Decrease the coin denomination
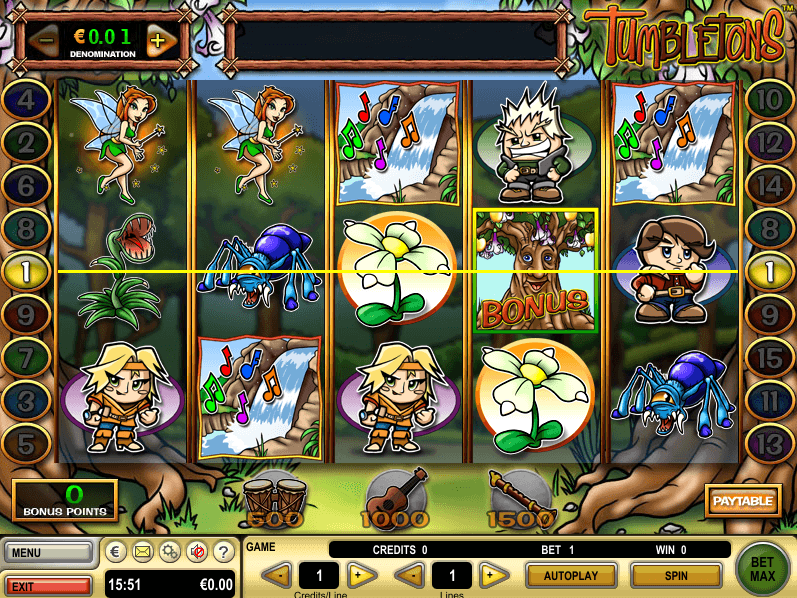 [x=43, y=41]
